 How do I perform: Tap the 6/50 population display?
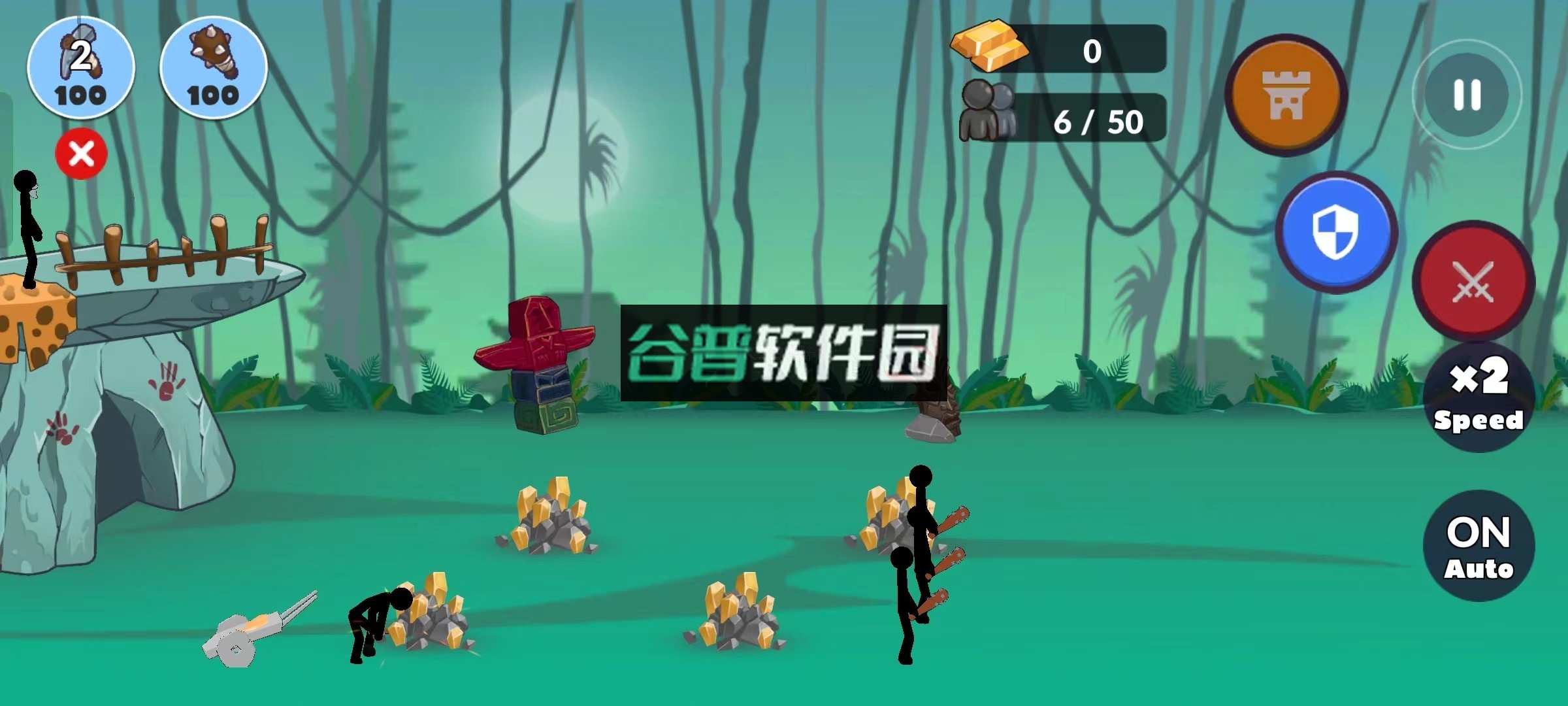1098,121
